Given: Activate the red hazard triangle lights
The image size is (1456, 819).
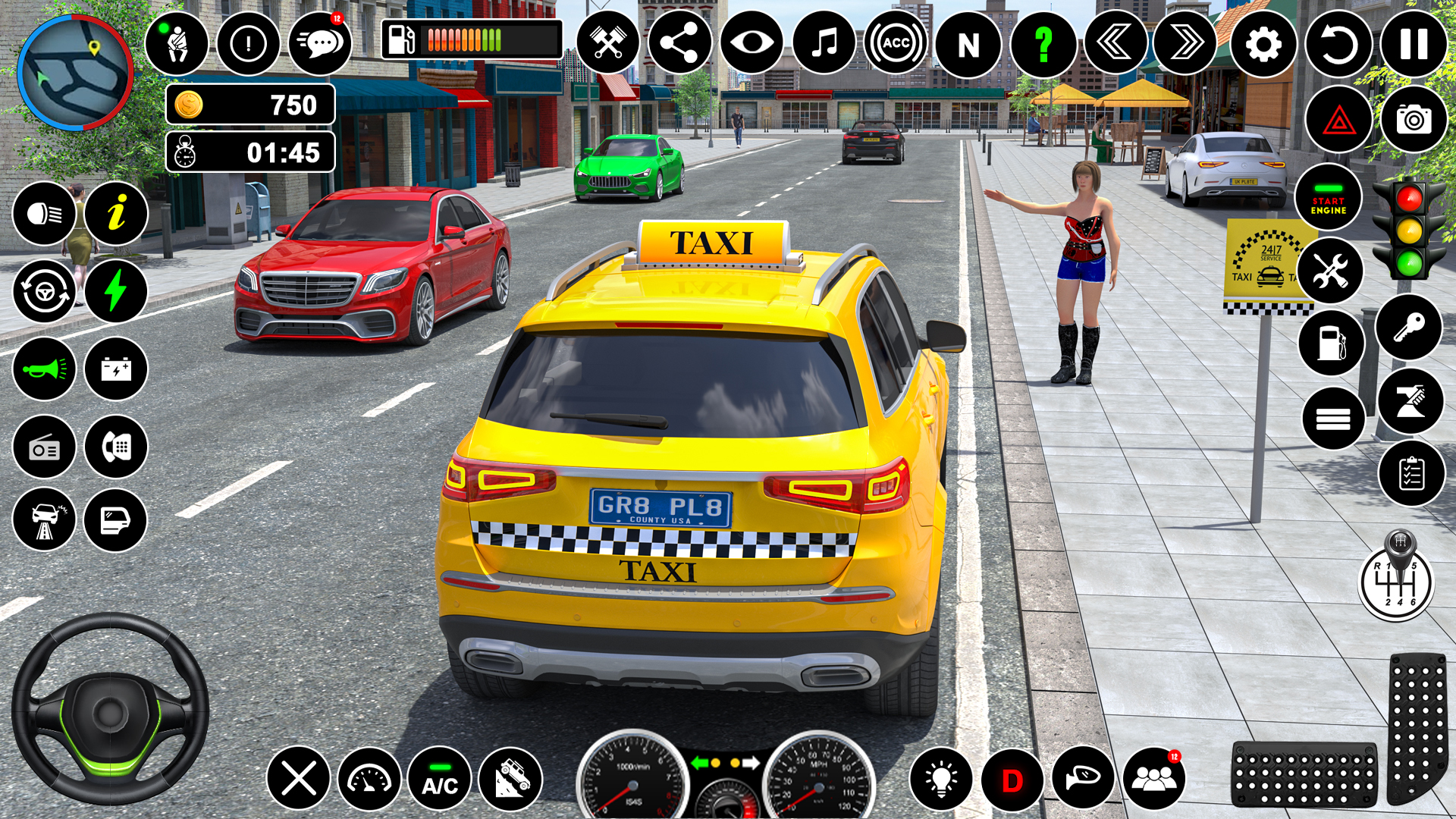Looking at the screenshot, I should (x=1338, y=121).
